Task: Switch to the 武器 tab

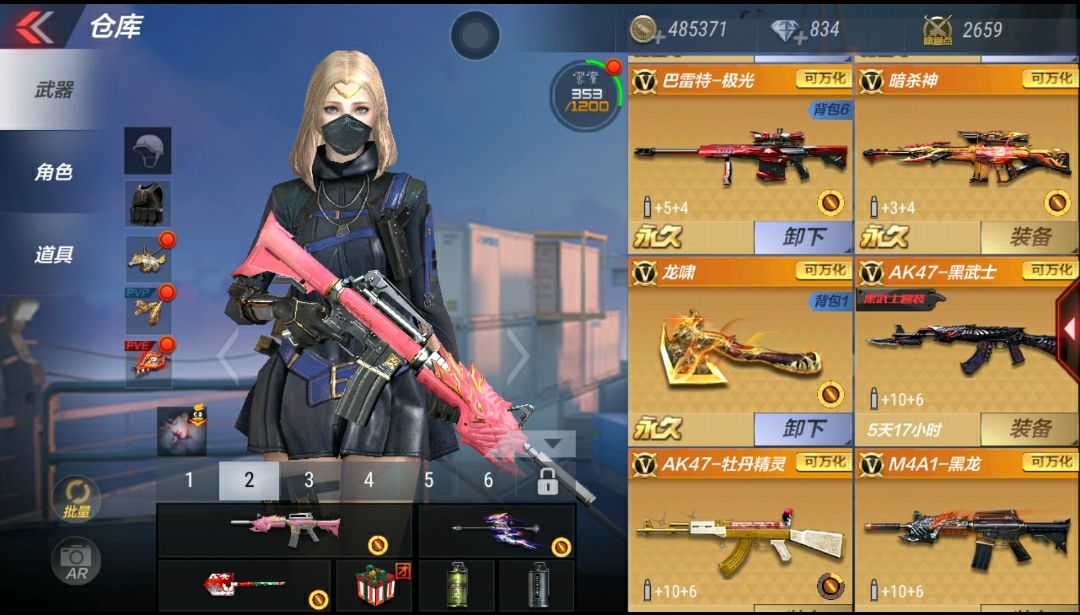Action: point(54,90)
